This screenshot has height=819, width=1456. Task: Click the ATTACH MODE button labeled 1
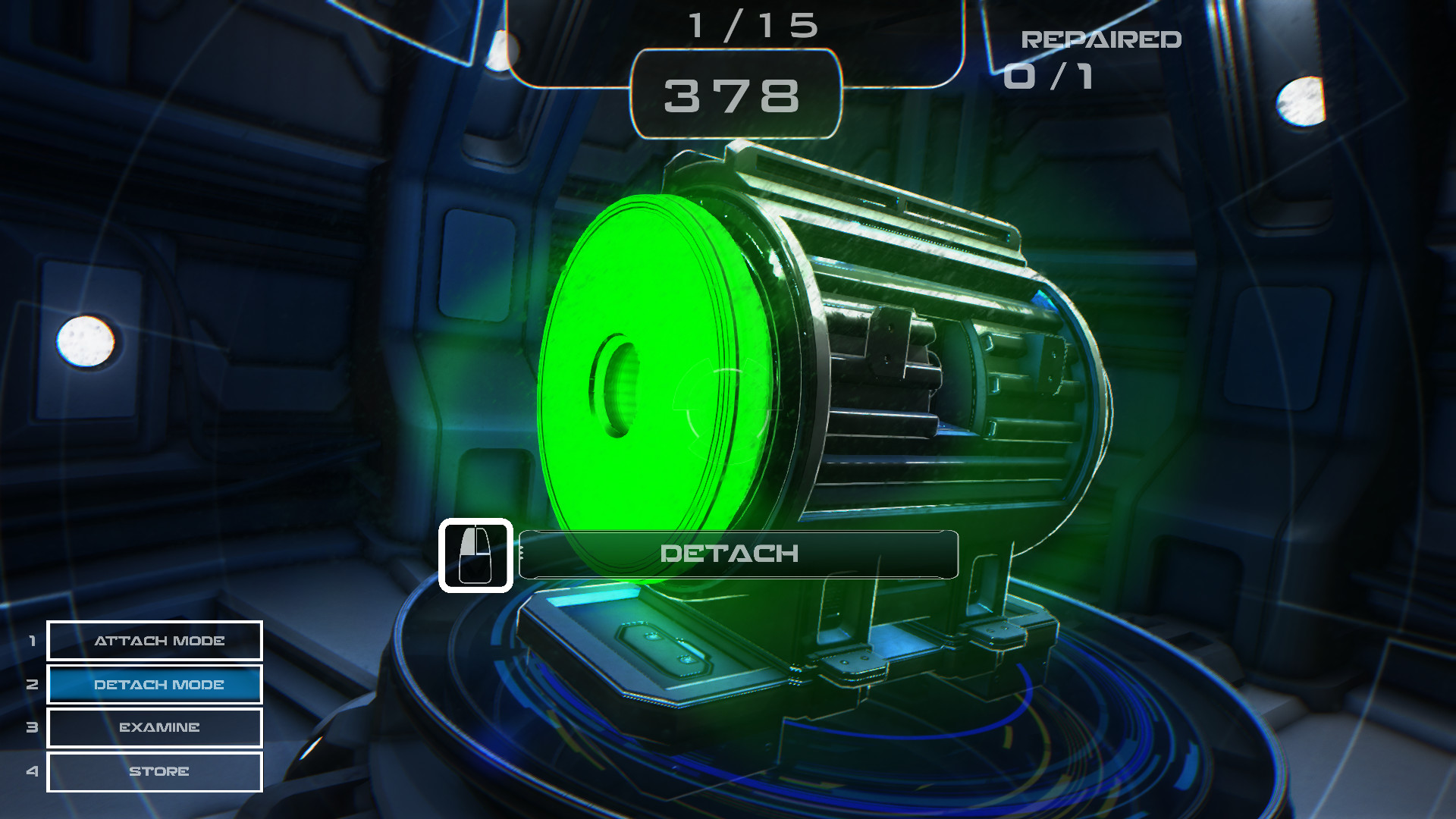click(154, 641)
